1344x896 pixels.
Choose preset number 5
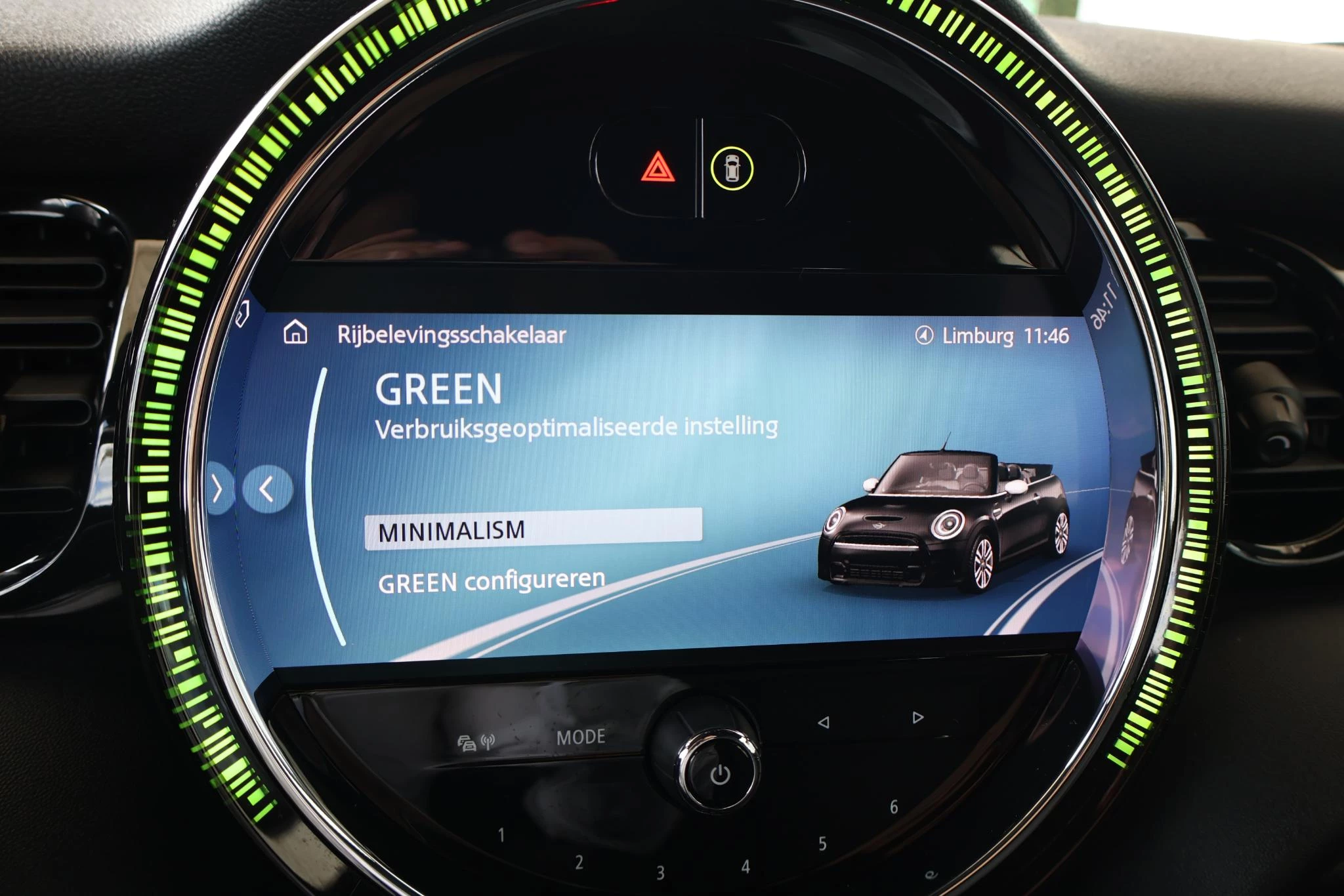click(x=822, y=844)
